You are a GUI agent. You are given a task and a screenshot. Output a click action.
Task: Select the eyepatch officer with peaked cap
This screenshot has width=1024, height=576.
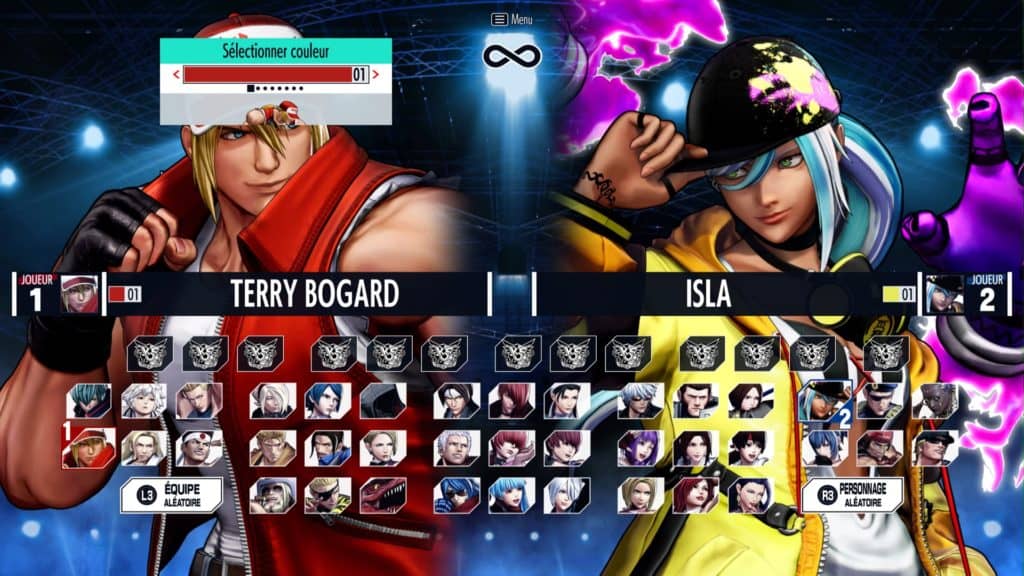pyautogui.click(x=880, y=400)
